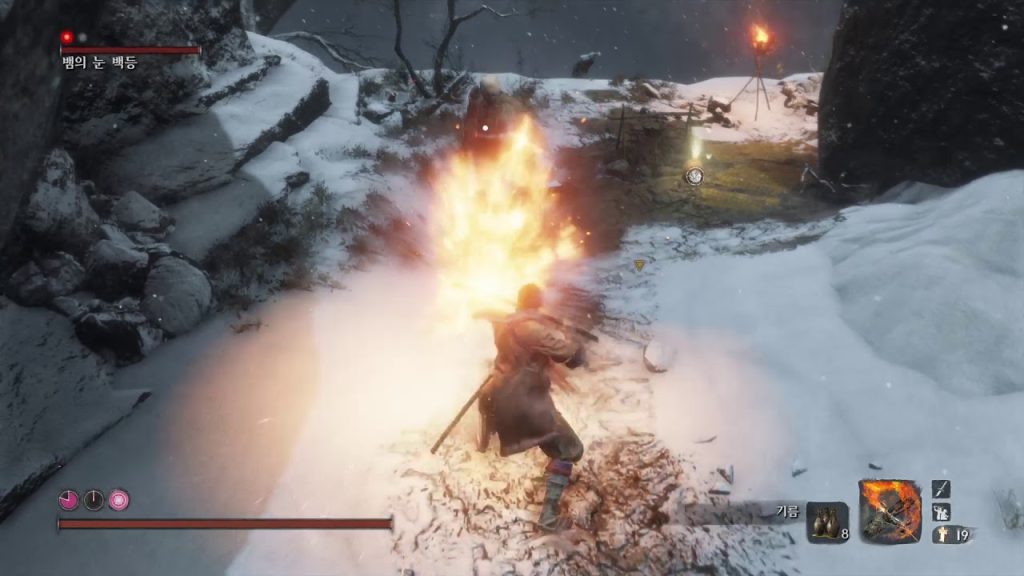Click the empty dark resurrection node

click(94, 500)
